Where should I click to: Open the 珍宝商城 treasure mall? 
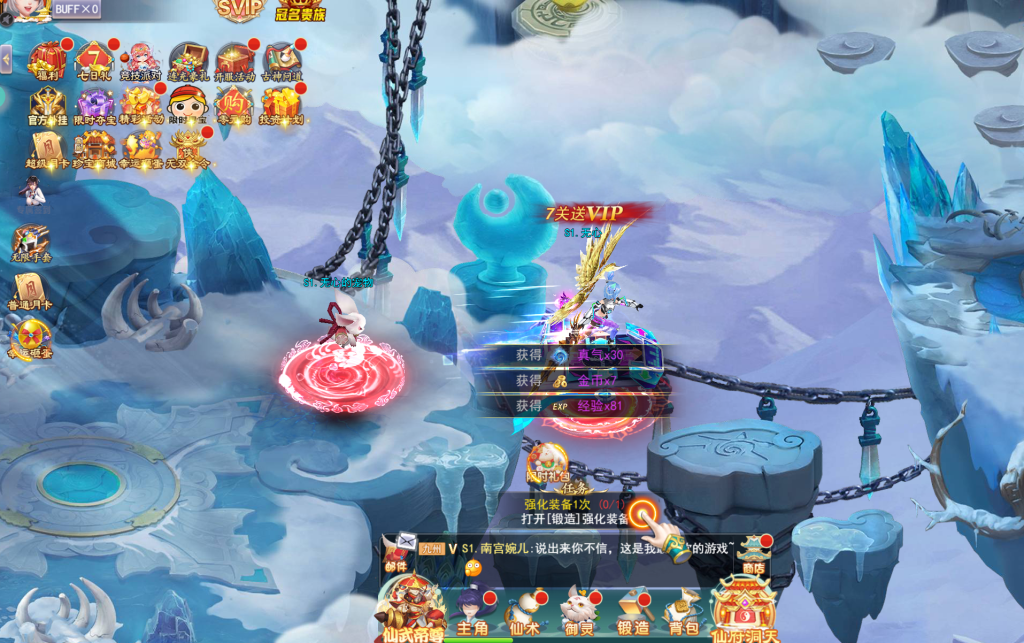tap(93, 150)
